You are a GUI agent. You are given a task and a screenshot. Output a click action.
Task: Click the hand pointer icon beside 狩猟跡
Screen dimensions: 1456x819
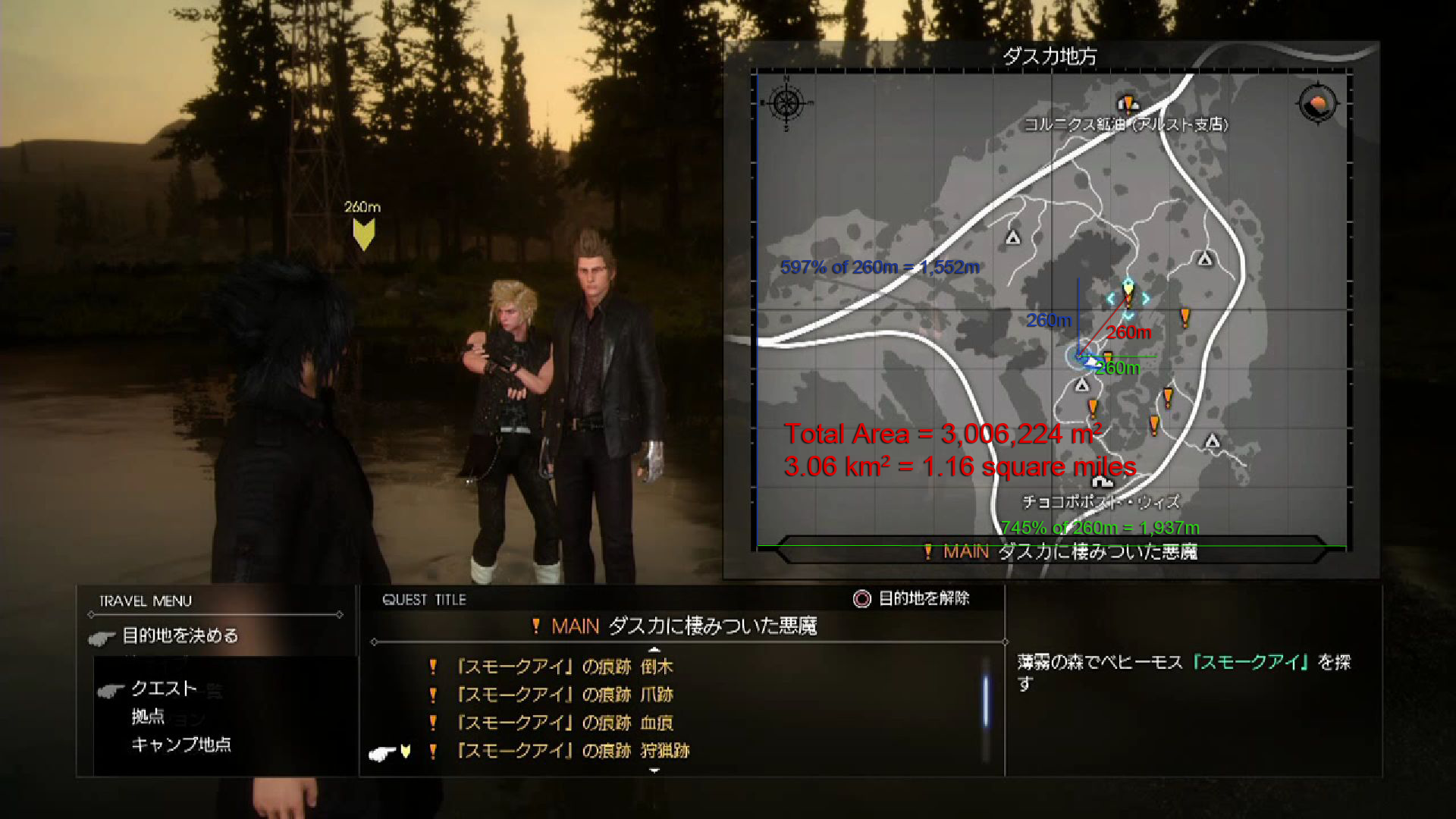pos(381,752)
